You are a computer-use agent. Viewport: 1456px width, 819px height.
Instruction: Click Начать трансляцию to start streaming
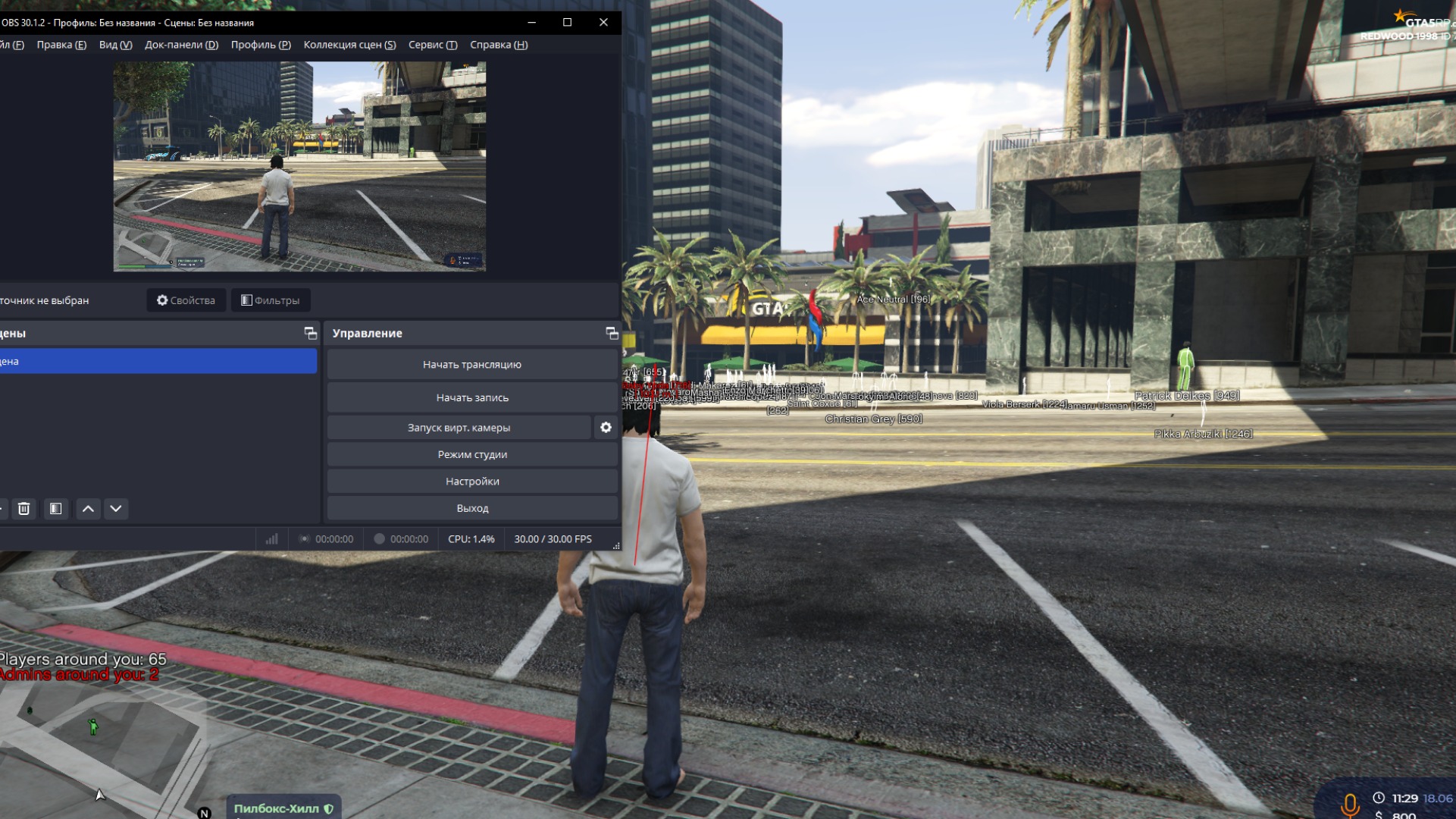pyautogui.click(x=472, y=364)
